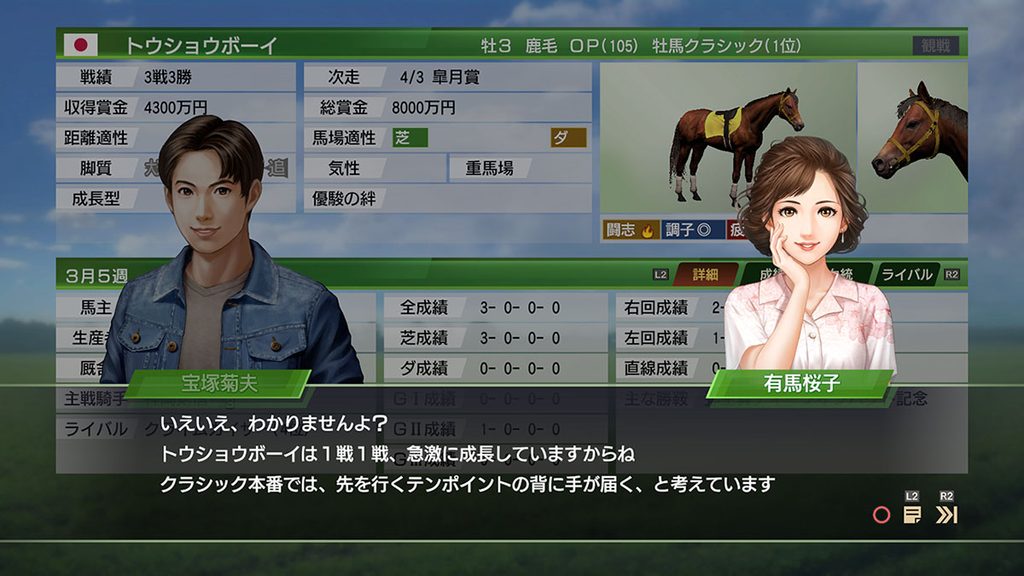
Task: Click the 観戦 button
Action: point(935,46)
